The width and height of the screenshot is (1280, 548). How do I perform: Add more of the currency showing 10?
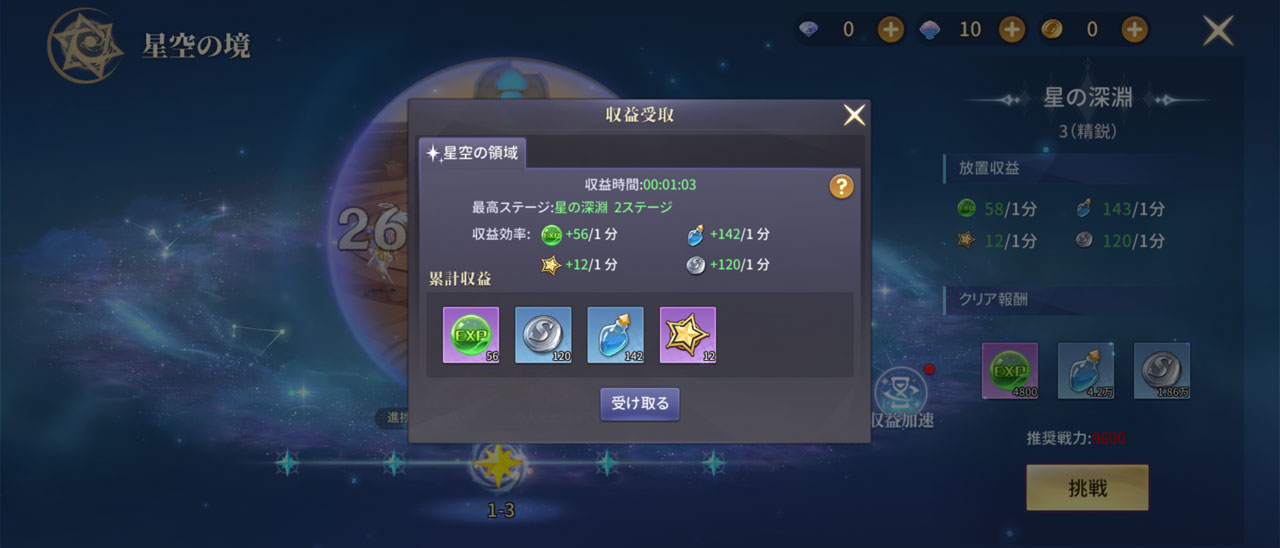(1012, 30)
